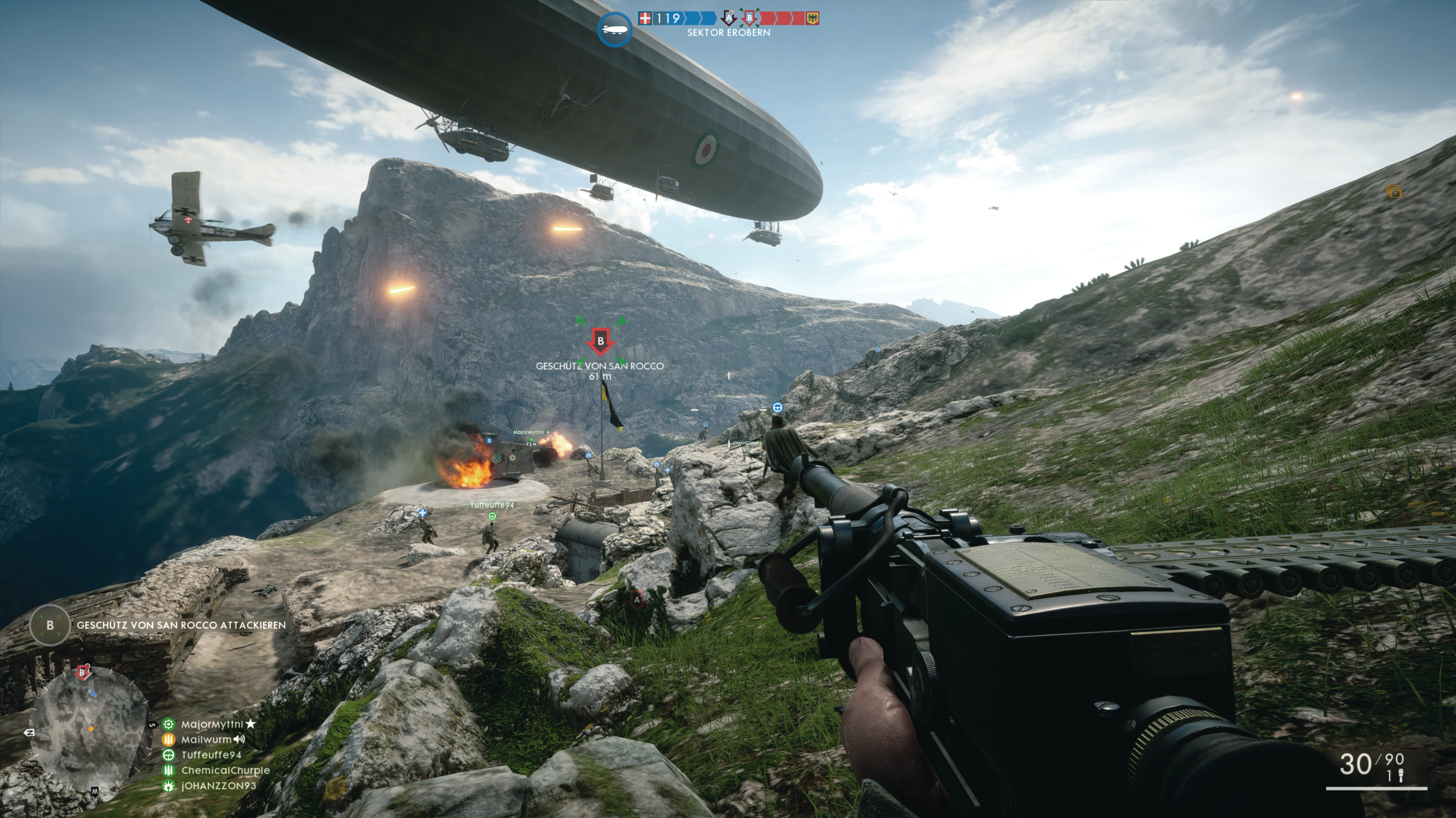The height and width of the screenshot is (818, 1456).
Task: Select squad leader MajorMyttnl in squad list
Action: [x=212, y=724]
